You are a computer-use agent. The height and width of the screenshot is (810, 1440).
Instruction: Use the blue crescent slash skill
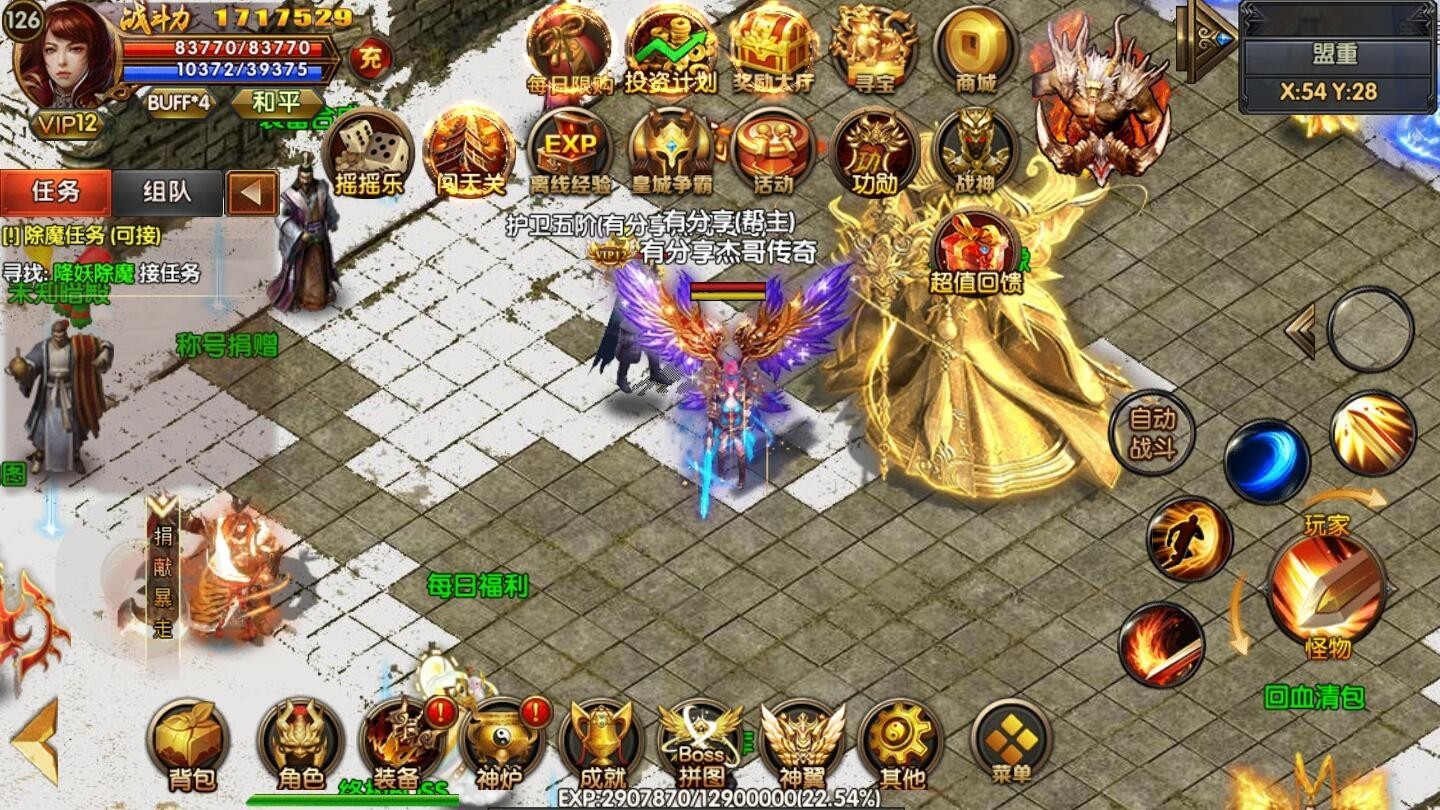click(1267, 461)
